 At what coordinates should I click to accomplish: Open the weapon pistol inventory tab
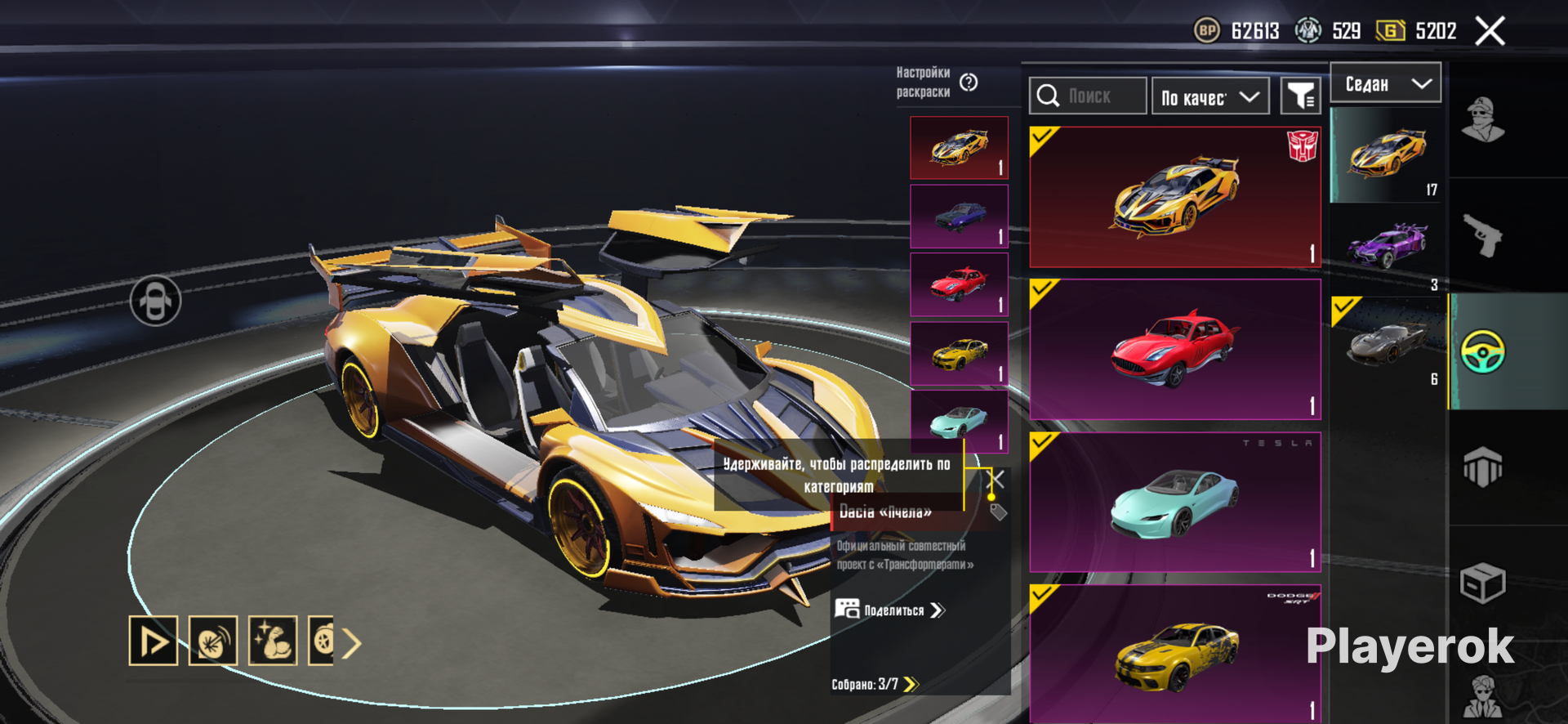[1483, 235]
